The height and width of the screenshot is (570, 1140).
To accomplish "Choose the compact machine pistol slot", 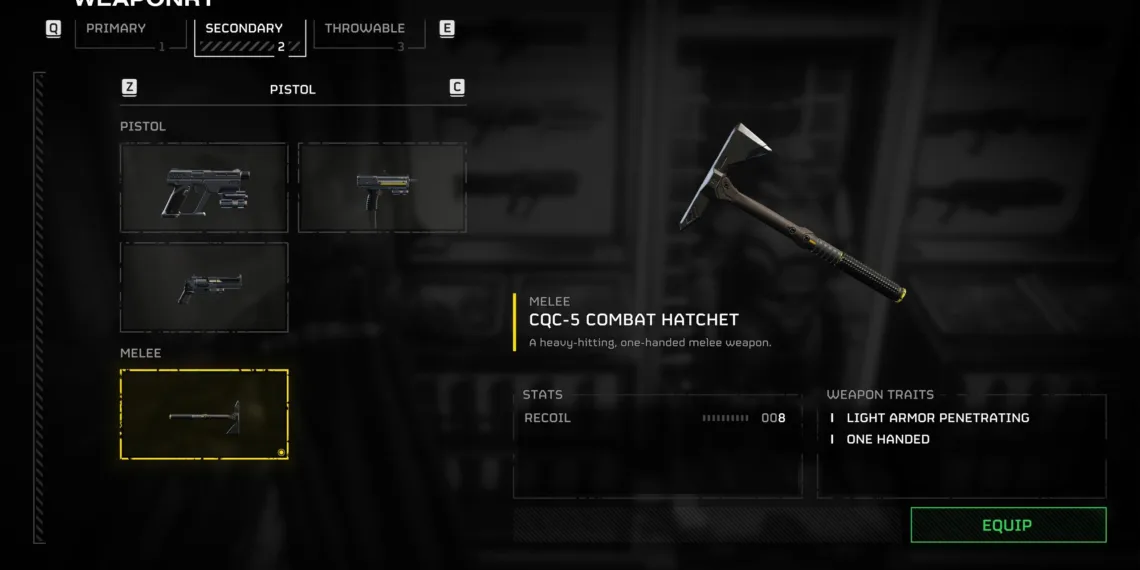I will pos(382,187).
